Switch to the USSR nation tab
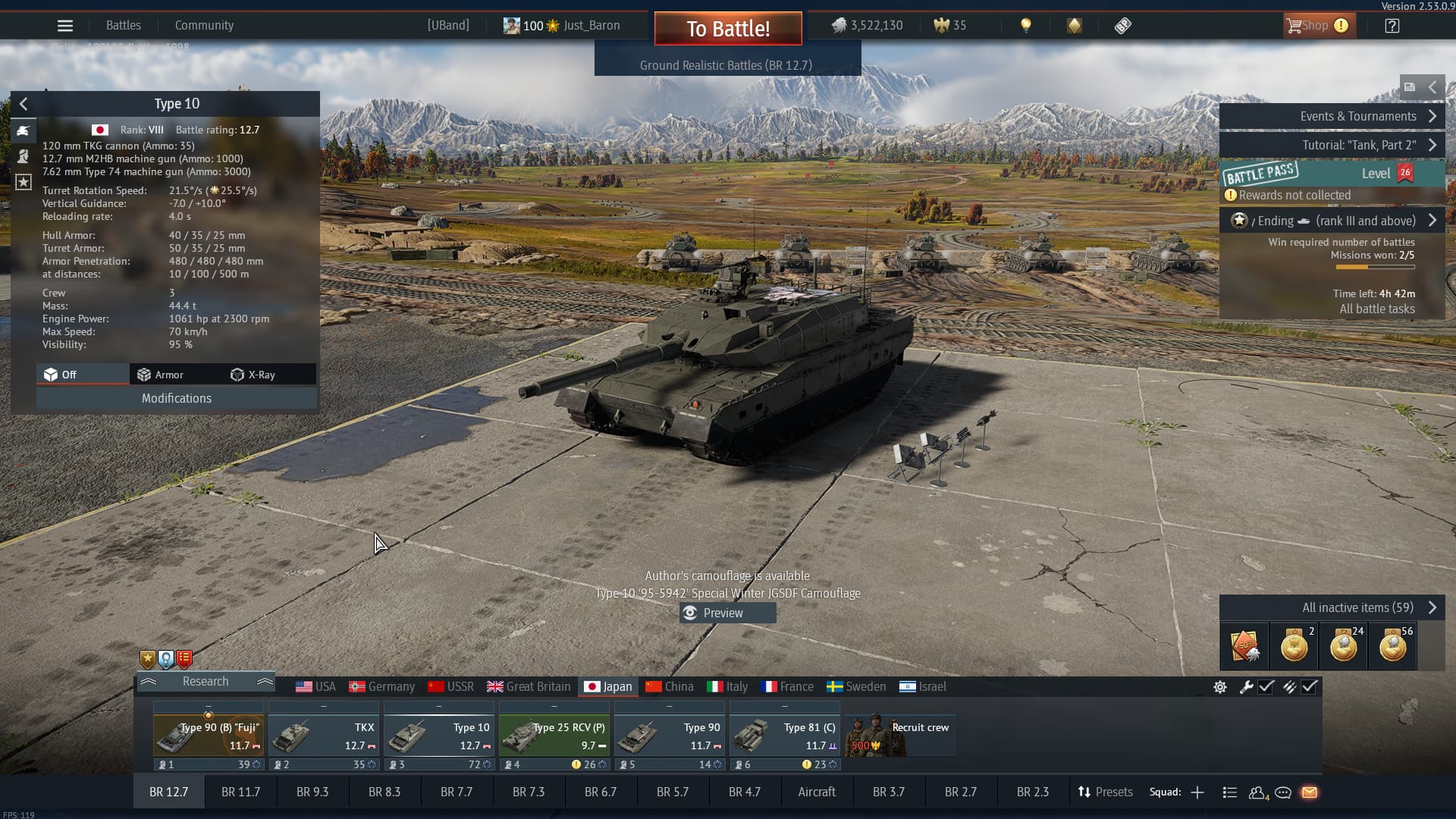The height and width of the screenshot is (819, 1456). pos(451,687)
